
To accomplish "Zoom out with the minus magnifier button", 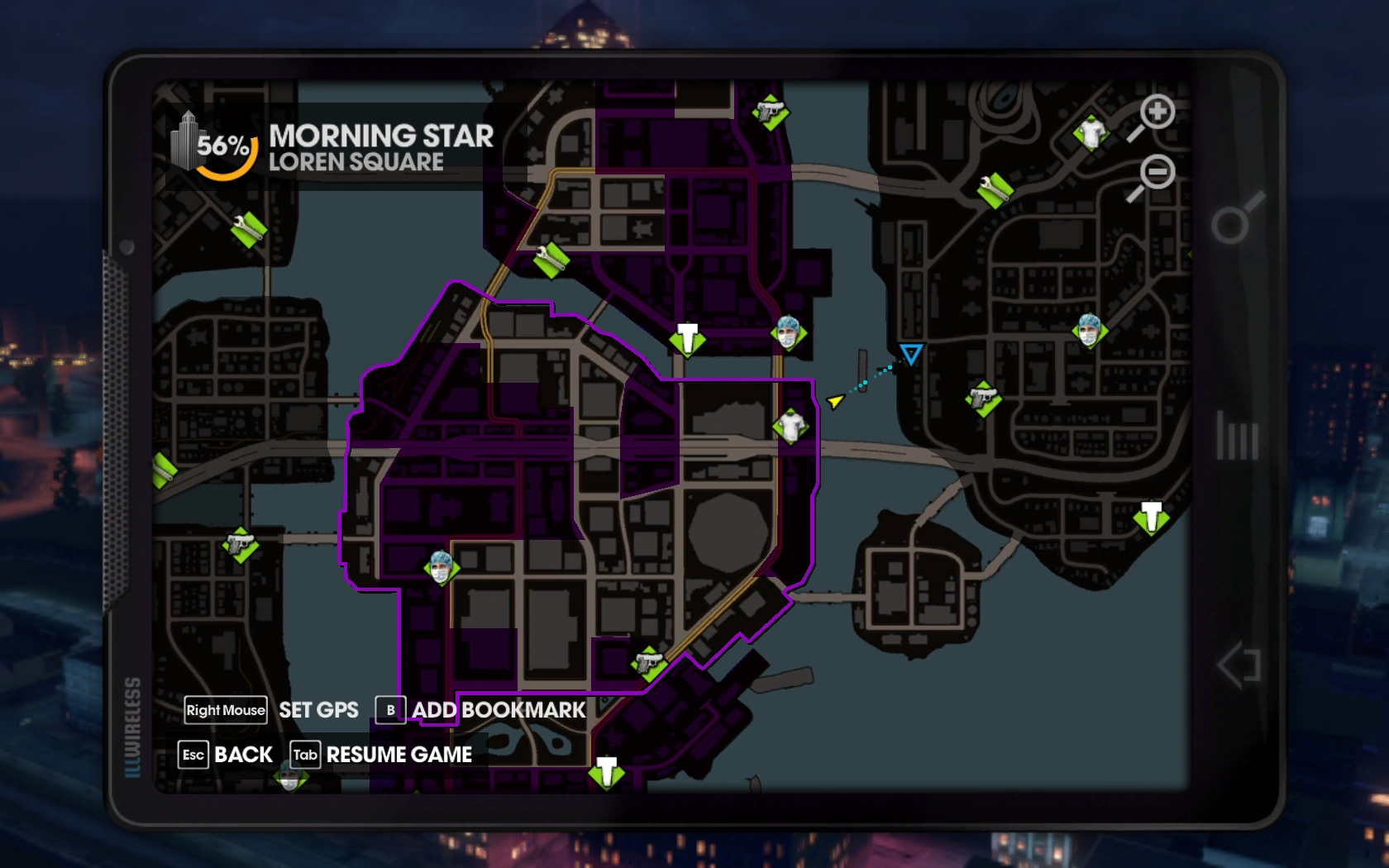I will point(1156,174).
